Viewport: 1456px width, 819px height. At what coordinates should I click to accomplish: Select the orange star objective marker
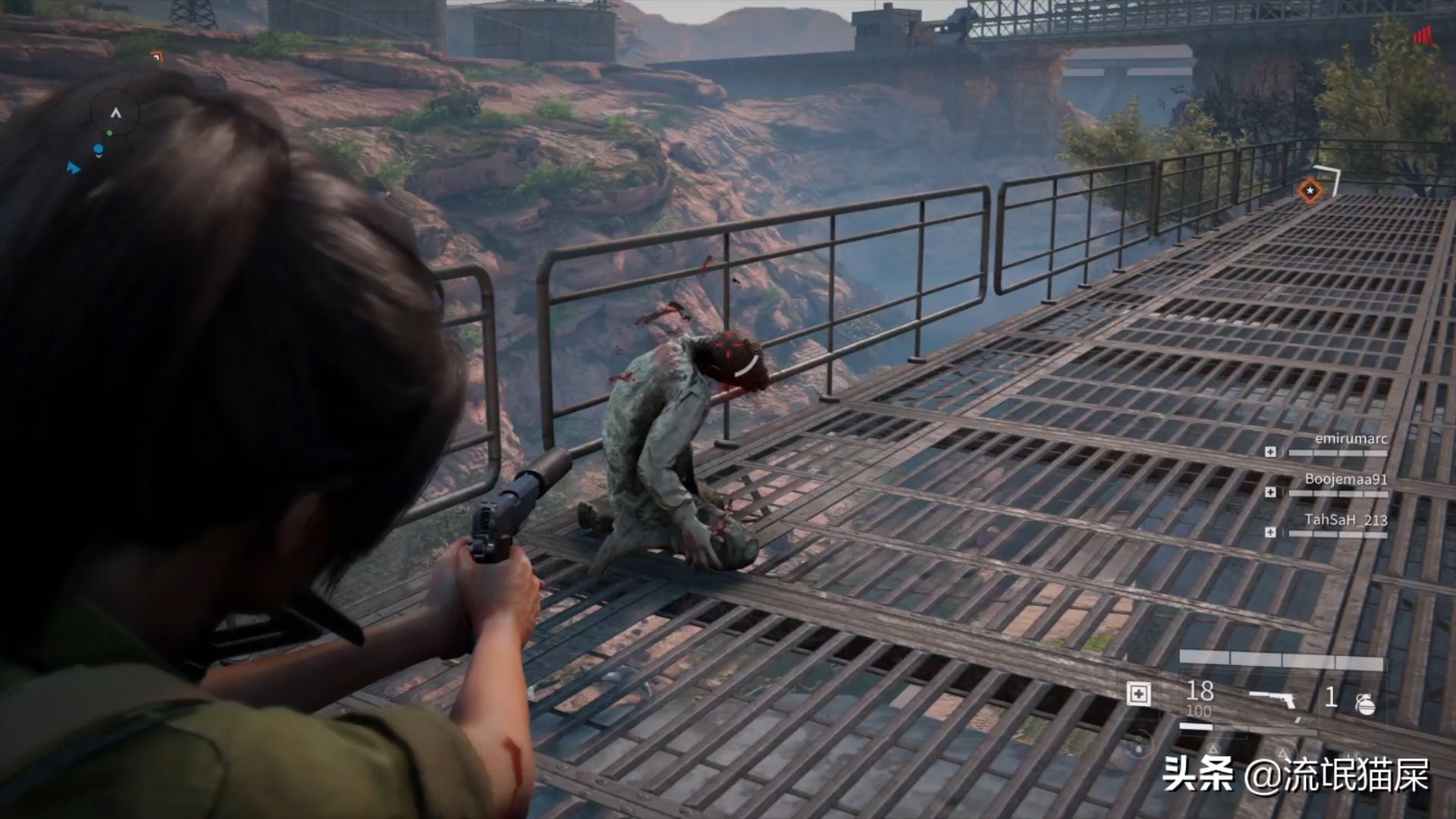[1310, 190]
